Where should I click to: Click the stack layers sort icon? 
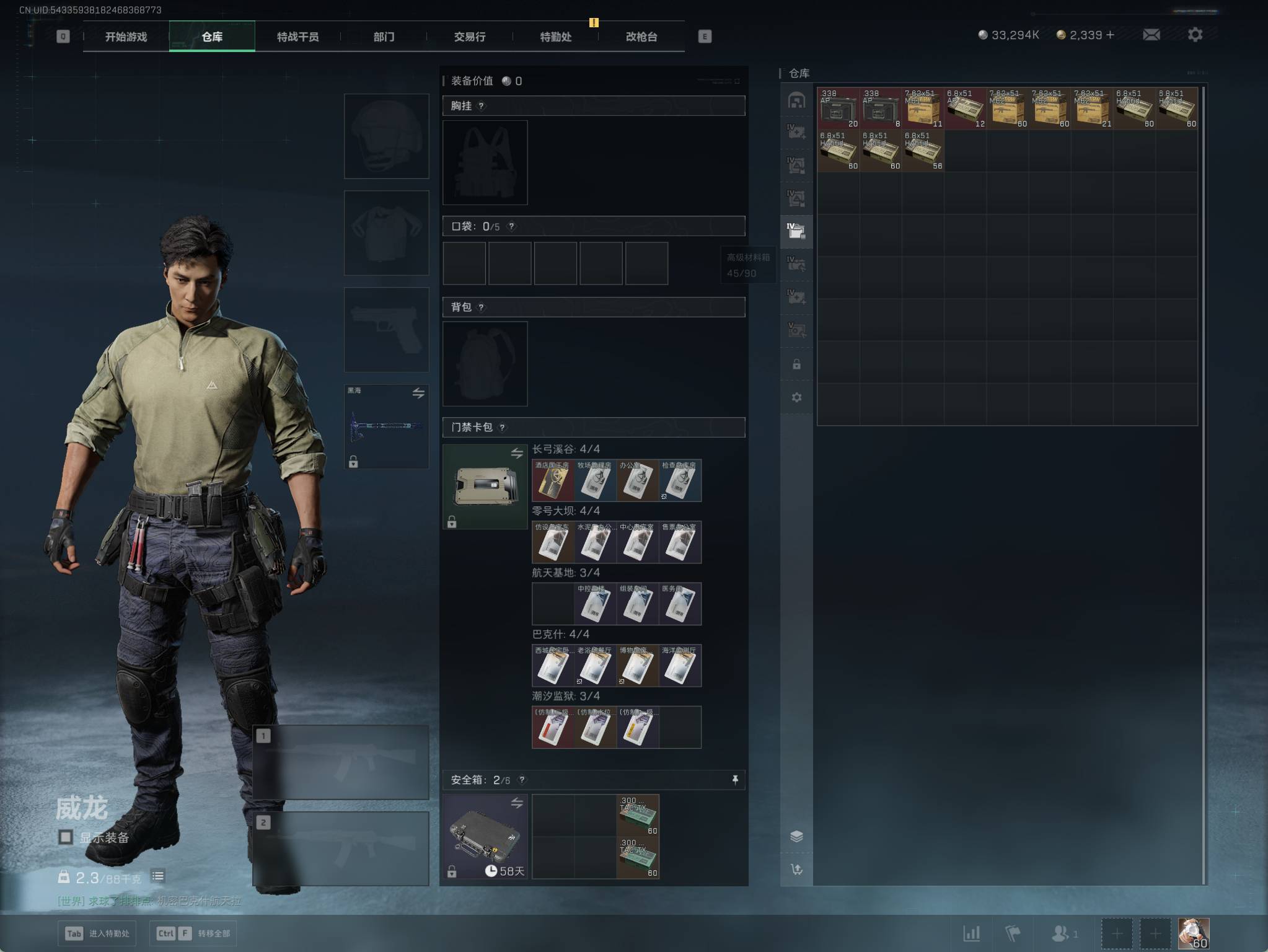pos(796,836)
